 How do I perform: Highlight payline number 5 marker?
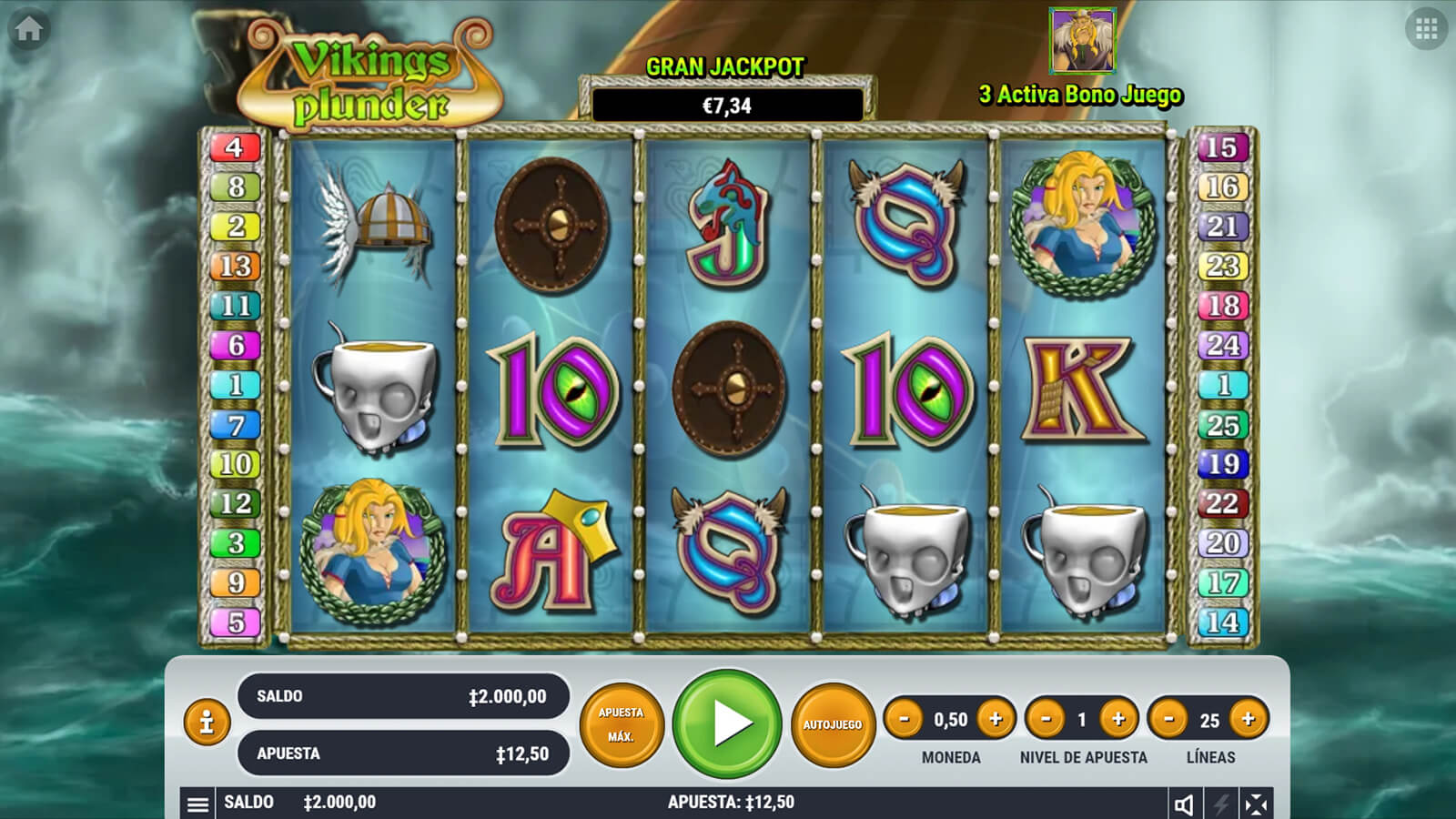pos(236,622)
